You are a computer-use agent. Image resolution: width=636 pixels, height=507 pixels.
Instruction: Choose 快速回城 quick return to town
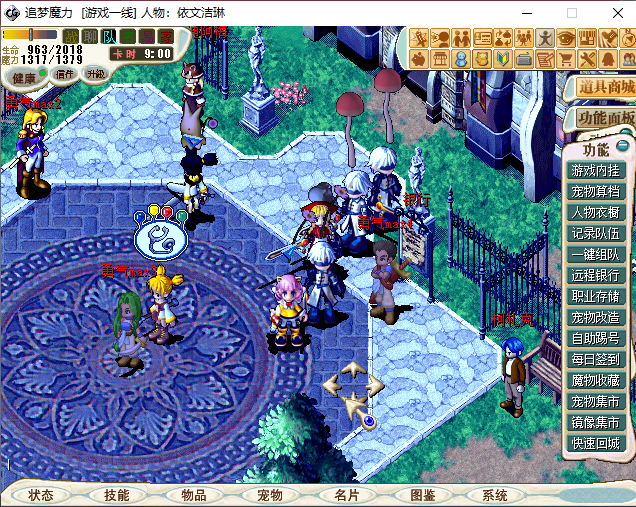595,443
